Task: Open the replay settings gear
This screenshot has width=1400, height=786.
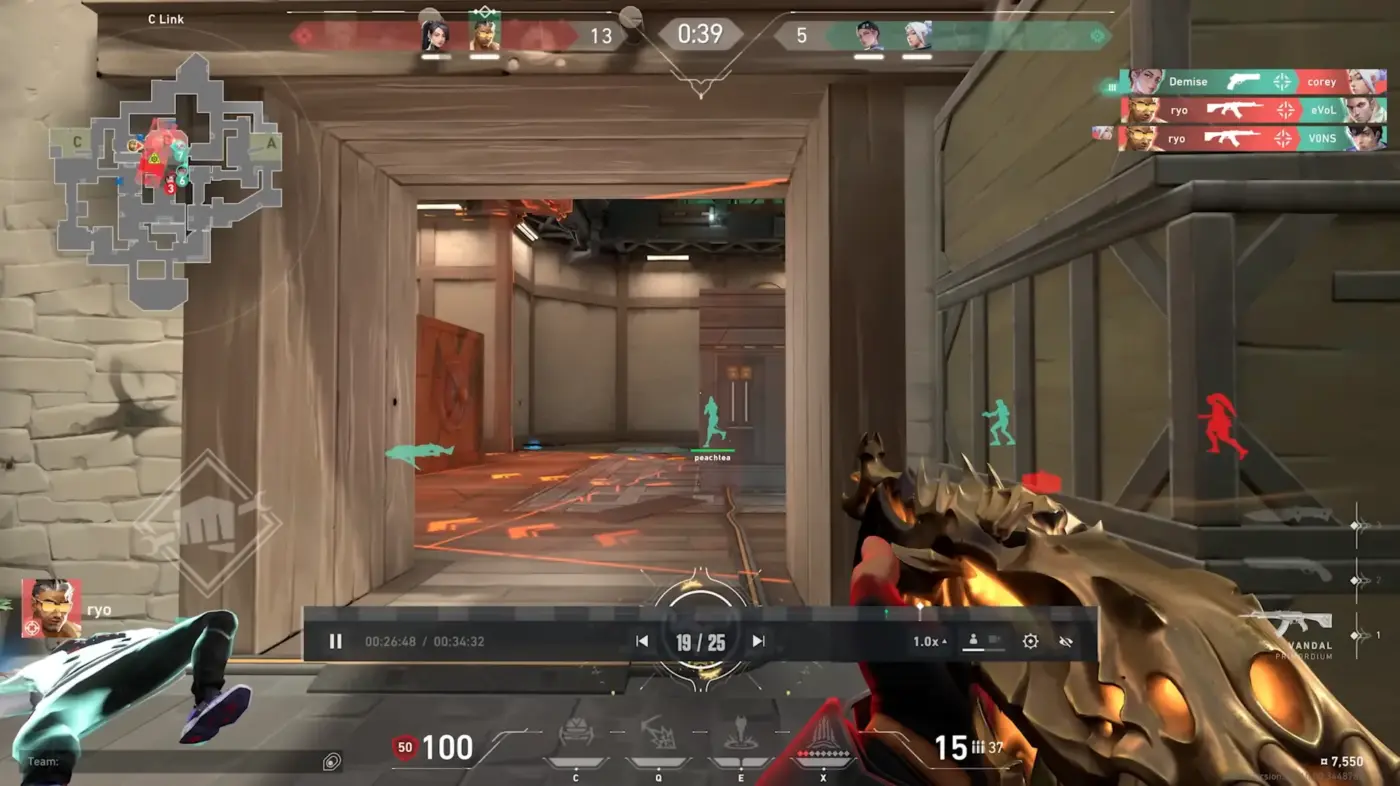Action: click(x=1030, y=641)
